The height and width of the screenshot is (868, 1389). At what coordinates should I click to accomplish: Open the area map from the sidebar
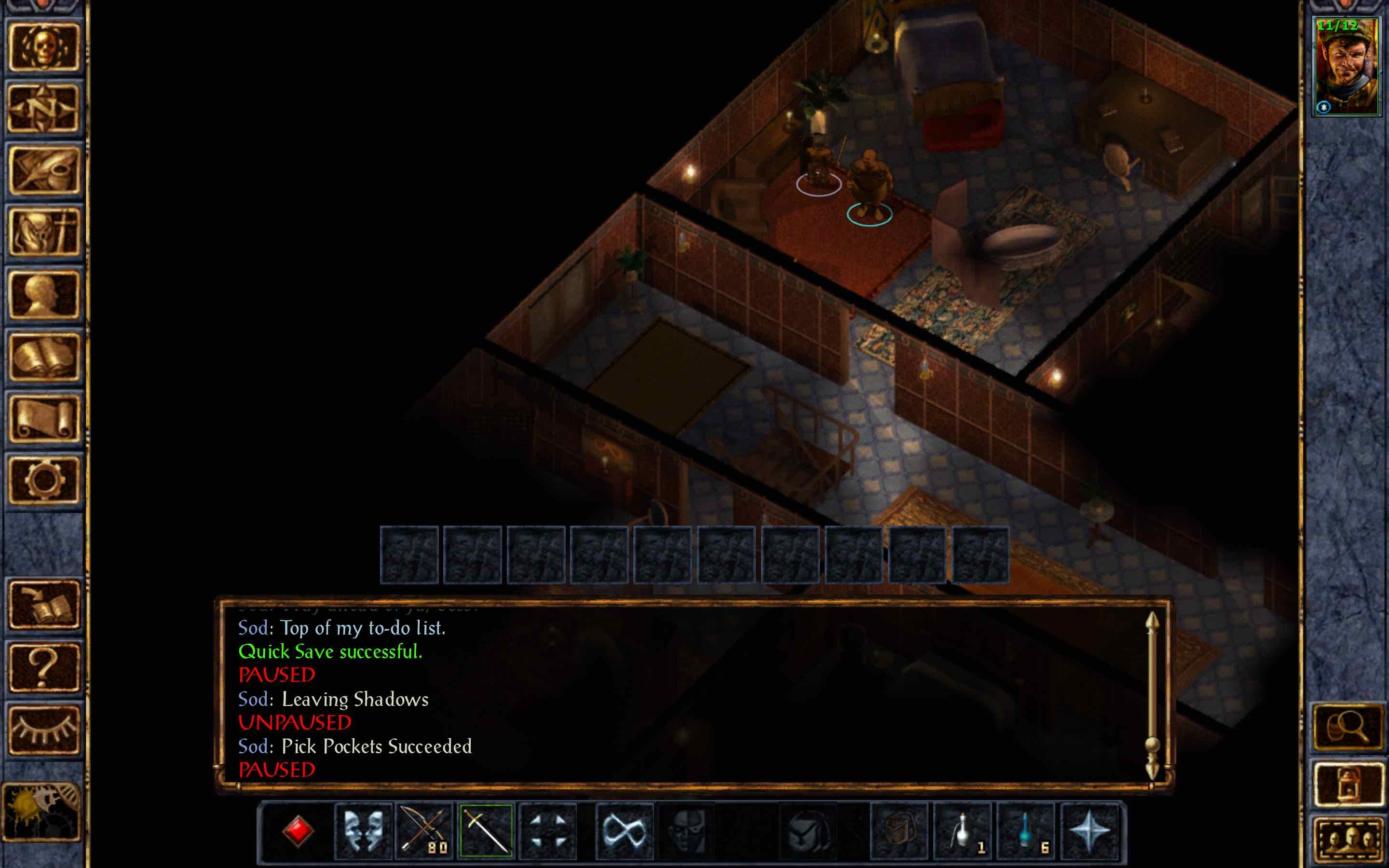[46, 109]
